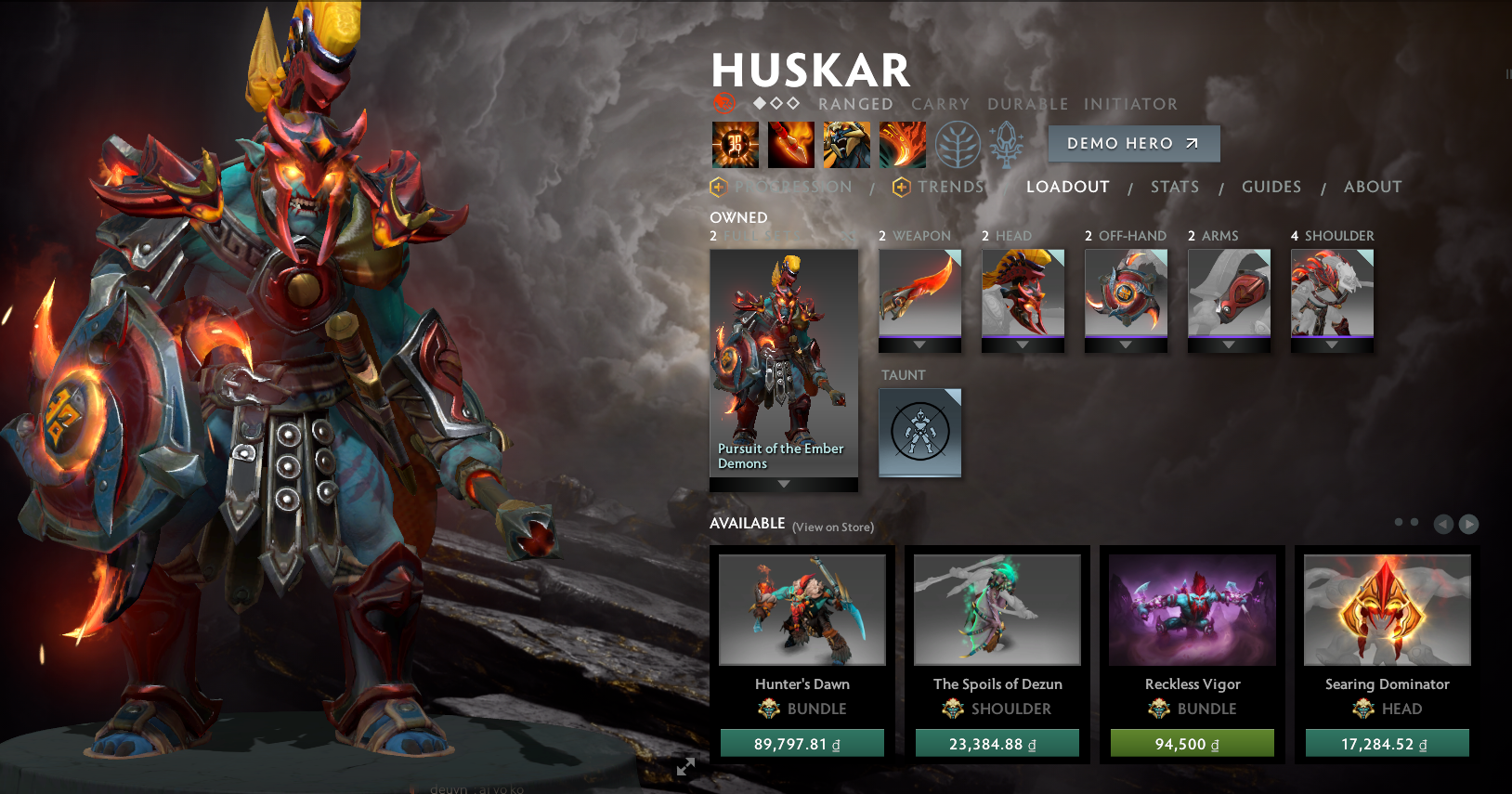Select the Inner Fire ability icon

coord(735,144)
